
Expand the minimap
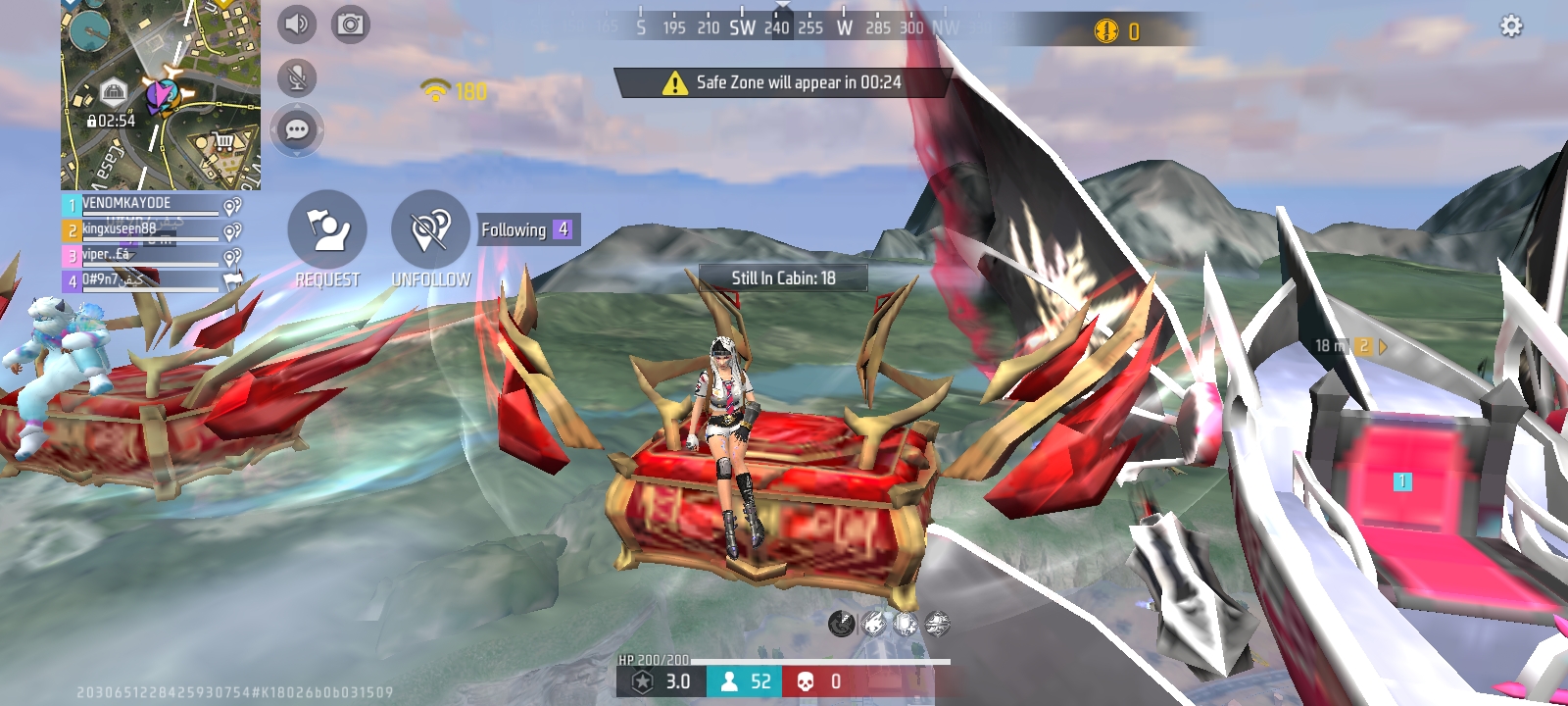(161, 95)
